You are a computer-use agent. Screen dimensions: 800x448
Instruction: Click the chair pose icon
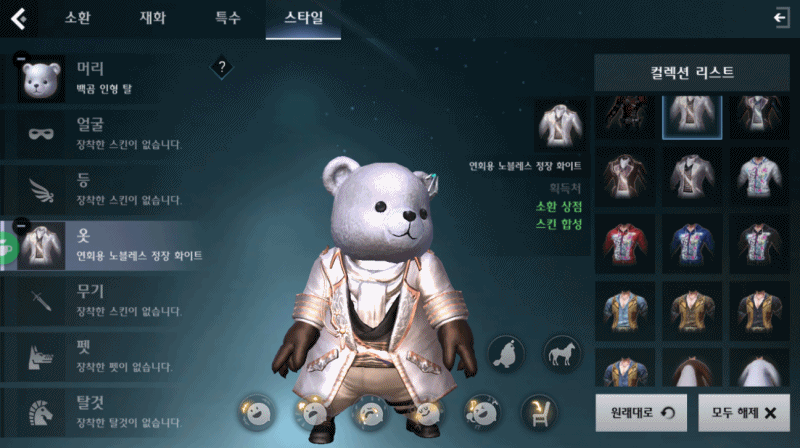(x=538, y=411)
